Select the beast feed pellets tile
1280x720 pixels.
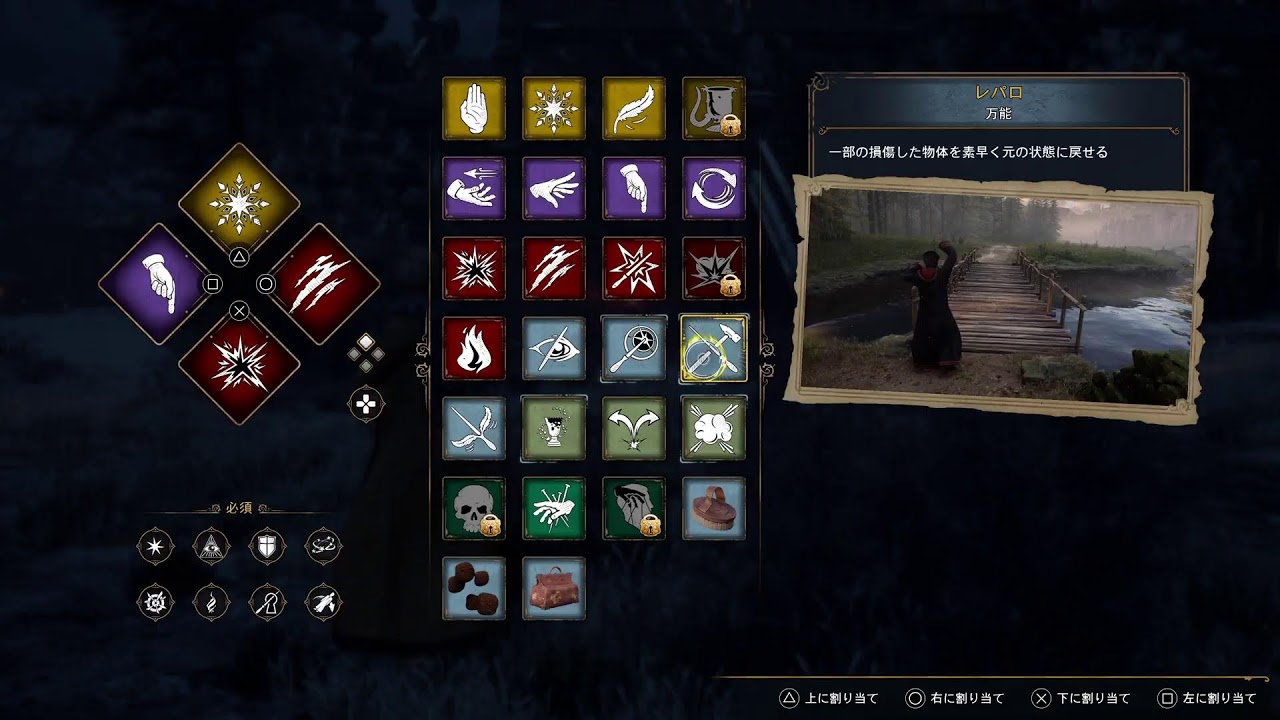click(x=474, y=588)
